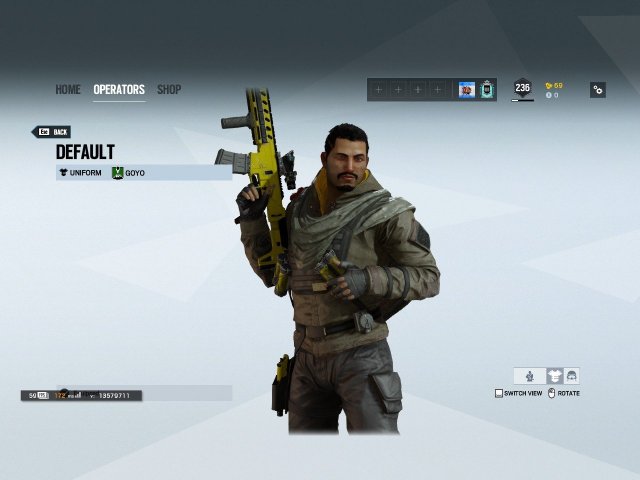Image resolution: width=640 pixels, height=480 pixels.
Task: Select the Uniform category label
Action: pos(80,173)
